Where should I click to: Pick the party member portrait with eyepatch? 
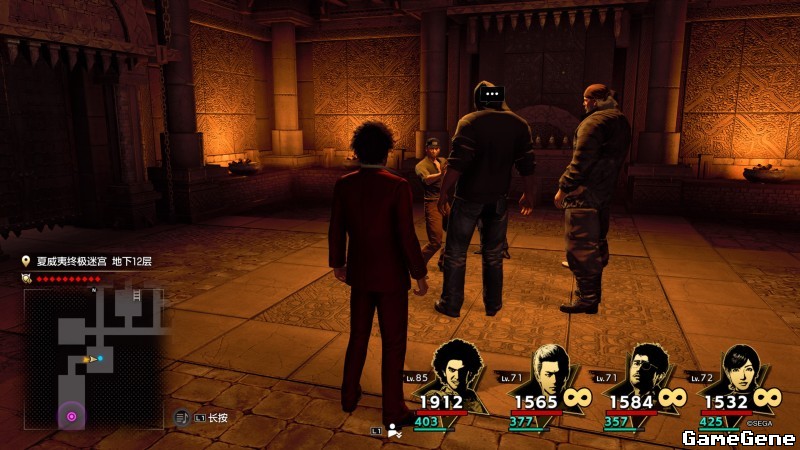pyautogui.click(x=645, y=370)
